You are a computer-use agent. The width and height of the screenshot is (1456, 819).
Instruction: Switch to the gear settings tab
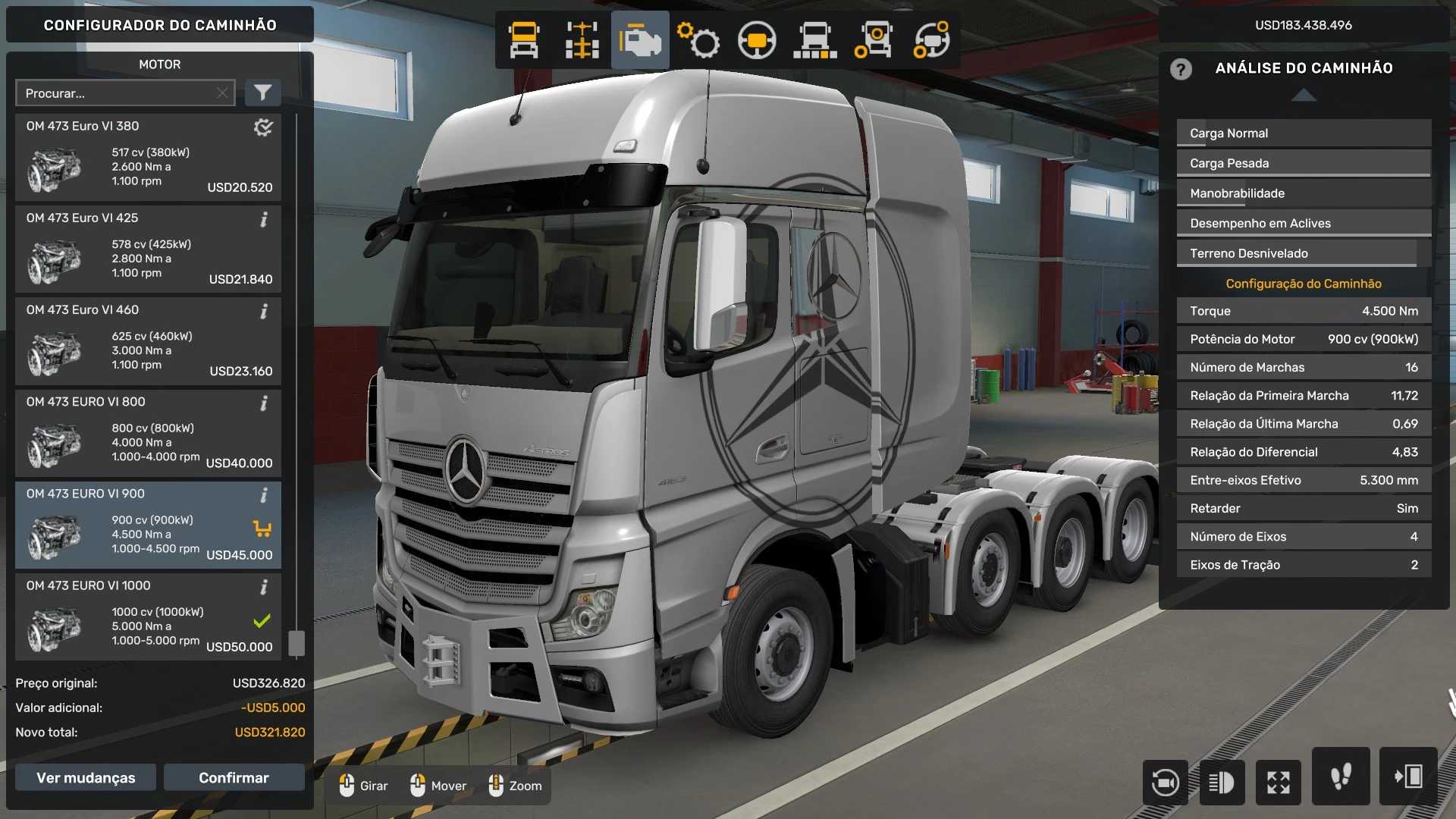click(698, 40)
